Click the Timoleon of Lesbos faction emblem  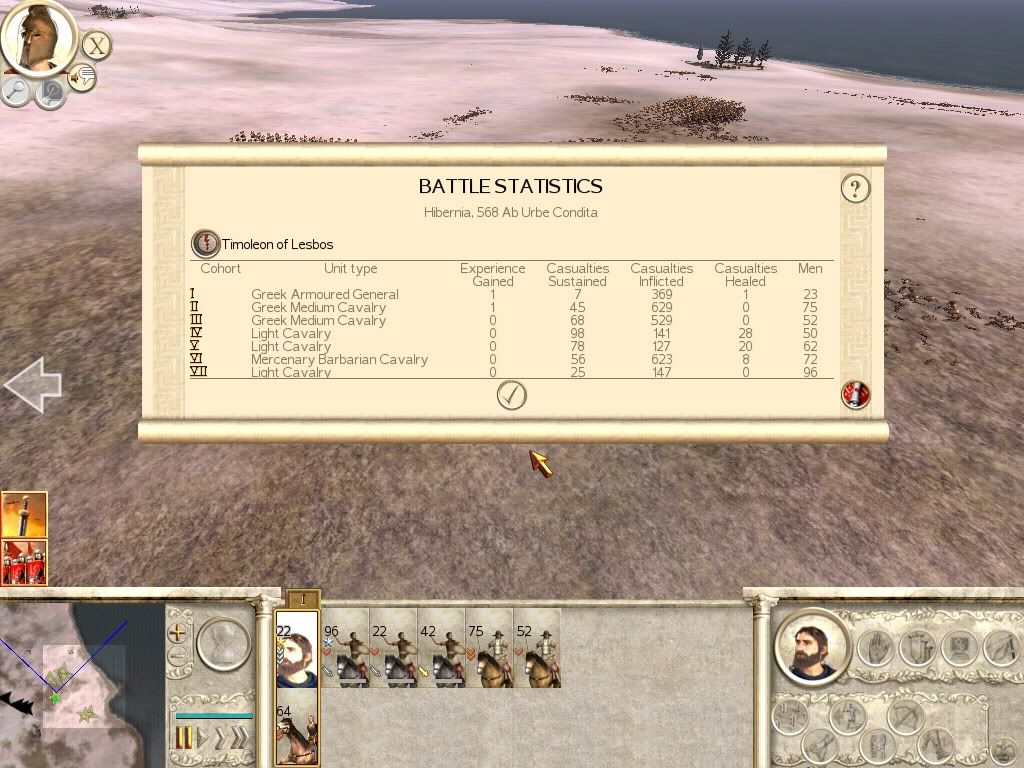coord(205,243)
